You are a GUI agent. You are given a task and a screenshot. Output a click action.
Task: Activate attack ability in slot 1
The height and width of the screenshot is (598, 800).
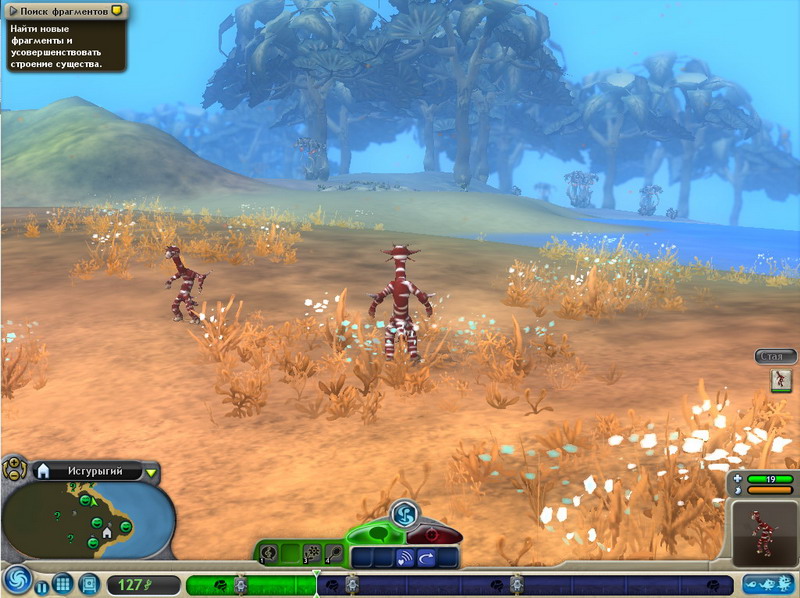pyautogui.click(x=268, y=553)
